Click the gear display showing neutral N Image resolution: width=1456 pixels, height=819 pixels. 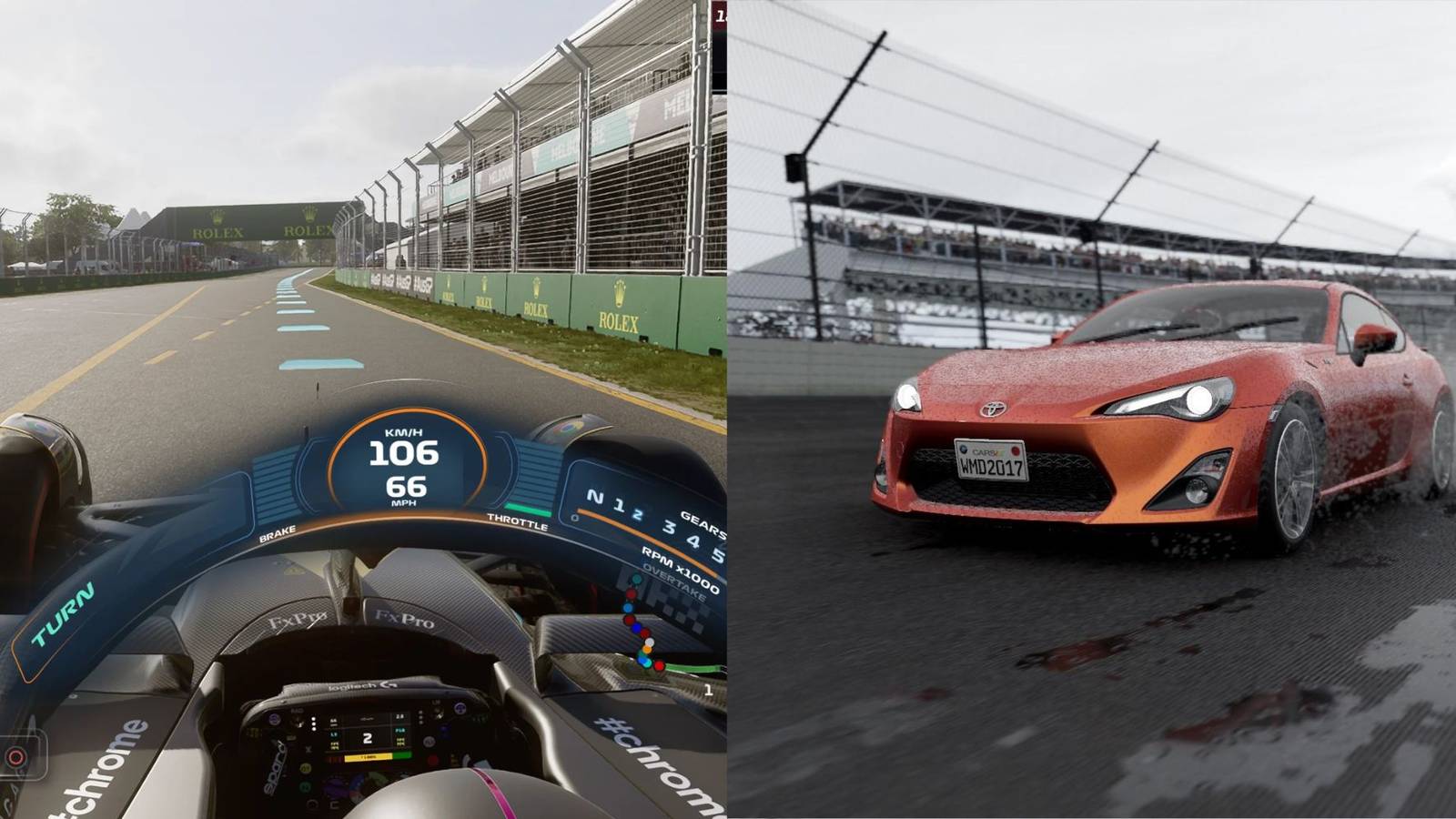(x=596, y=498)
